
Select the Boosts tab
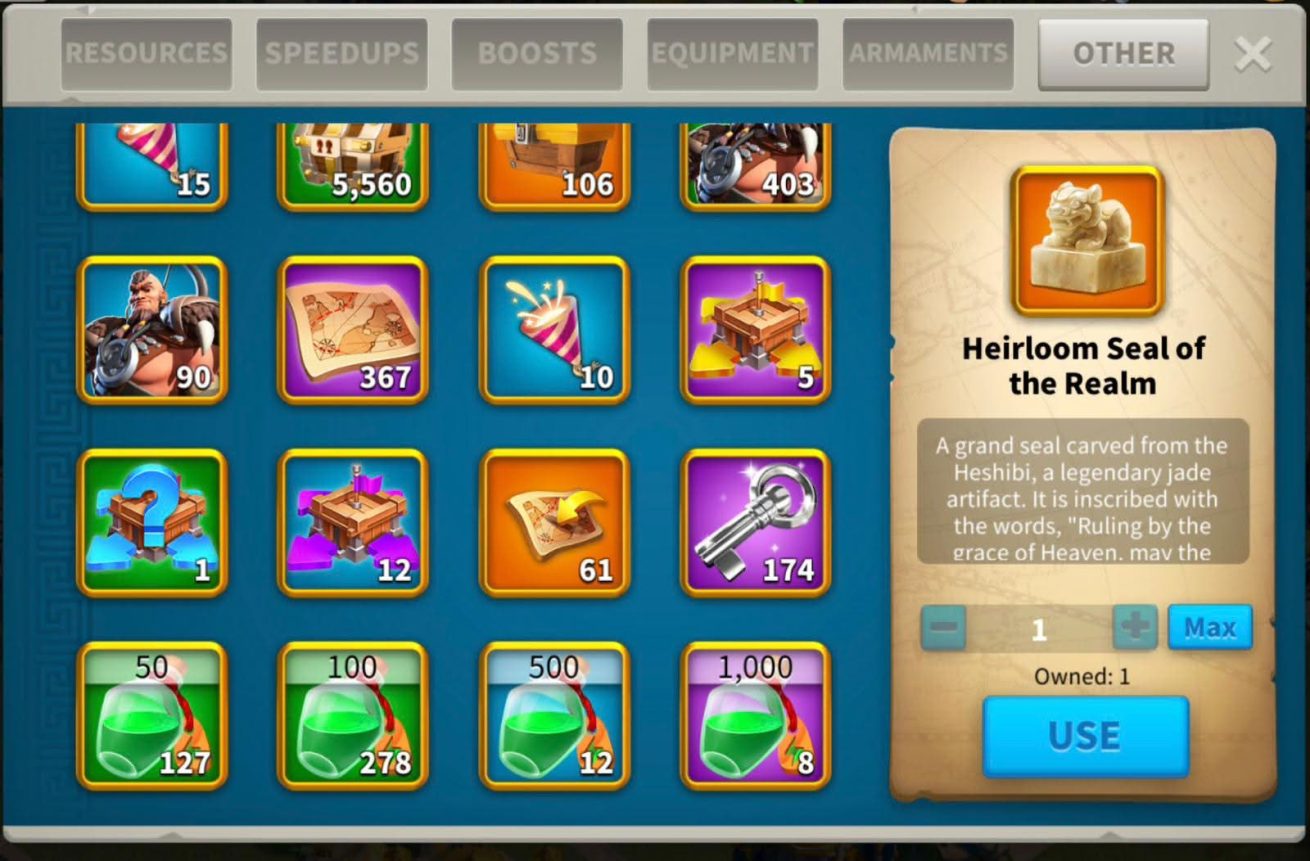click(537, 54)
